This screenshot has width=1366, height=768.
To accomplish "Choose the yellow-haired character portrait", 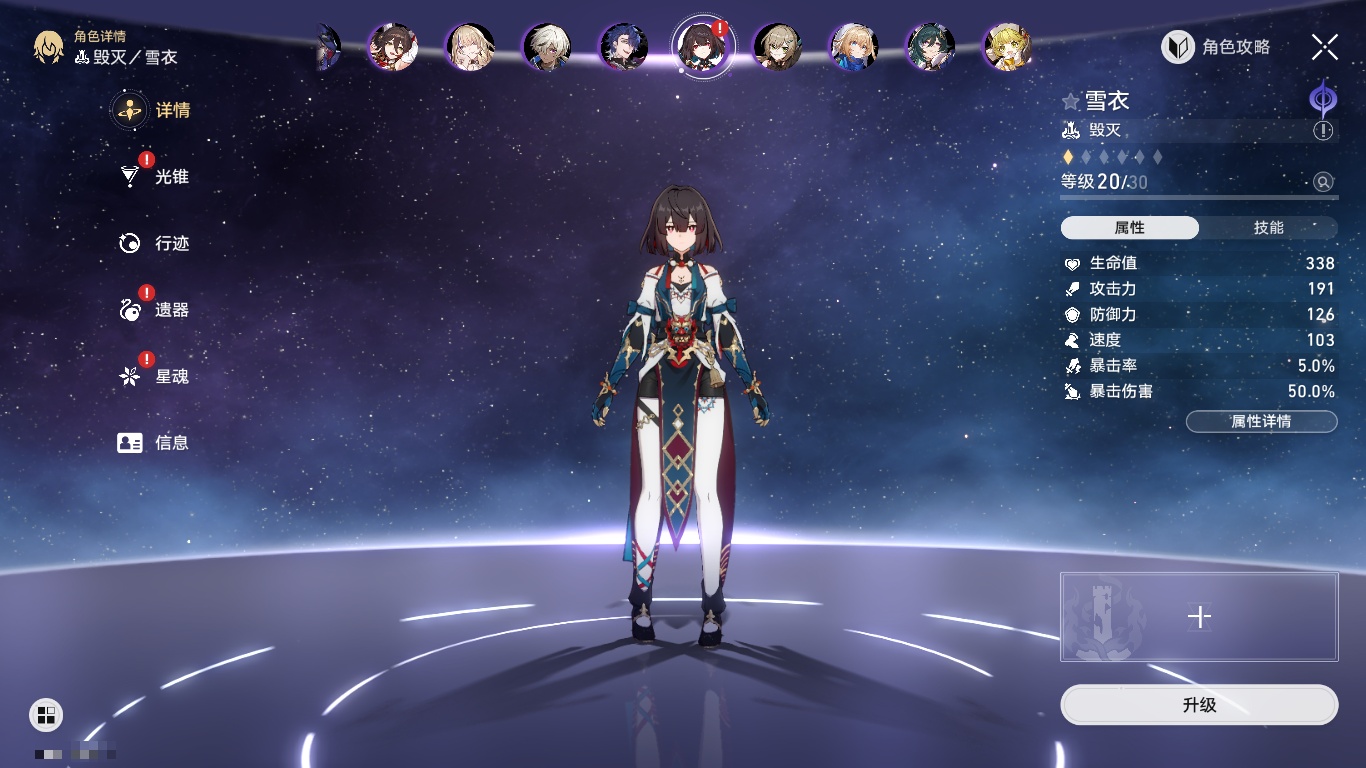I will pyautogui.click(x=1008, y=46).
